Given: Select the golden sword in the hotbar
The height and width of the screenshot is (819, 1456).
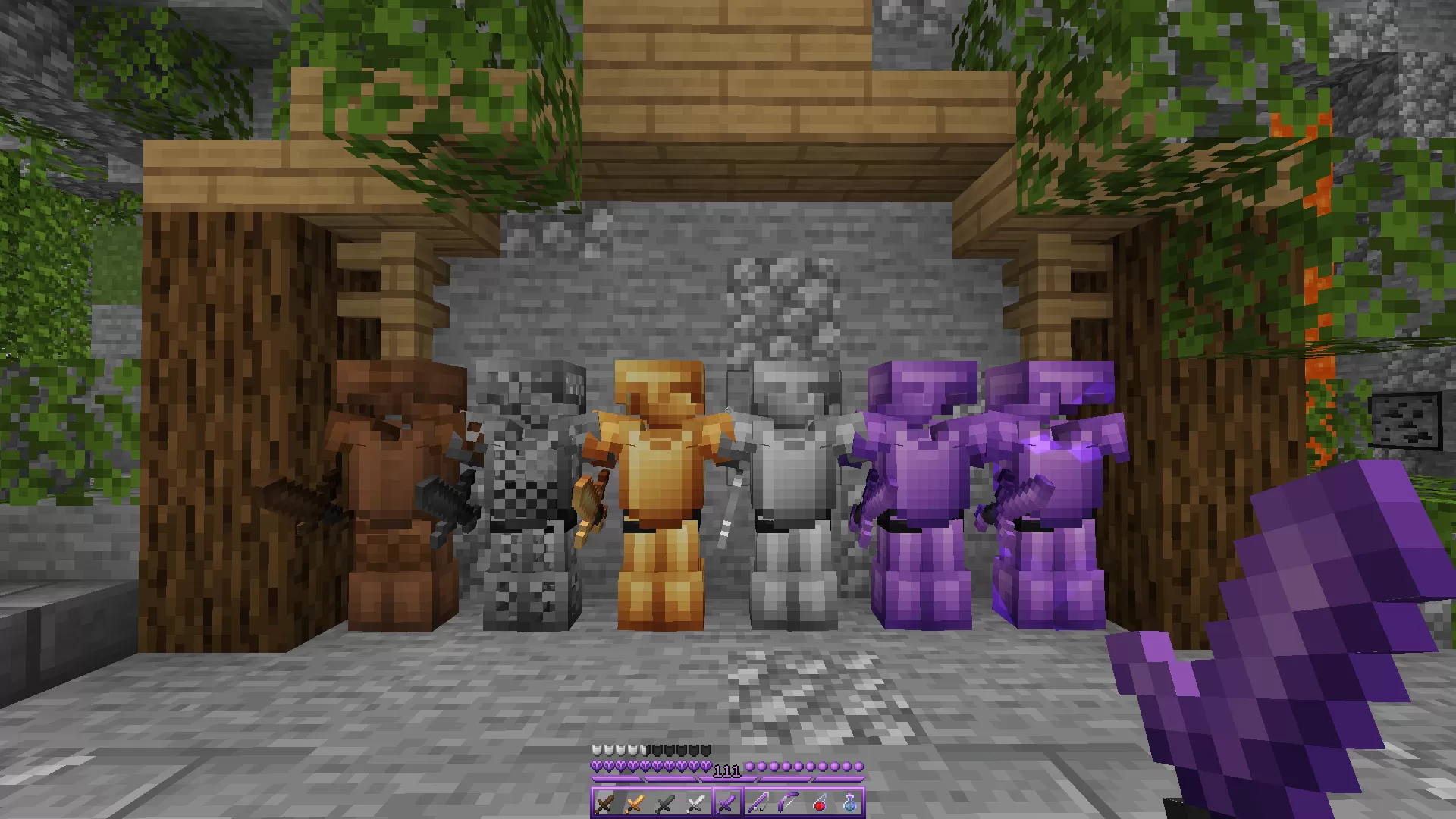Looking at the screenshot, I should tap(636, 804).
